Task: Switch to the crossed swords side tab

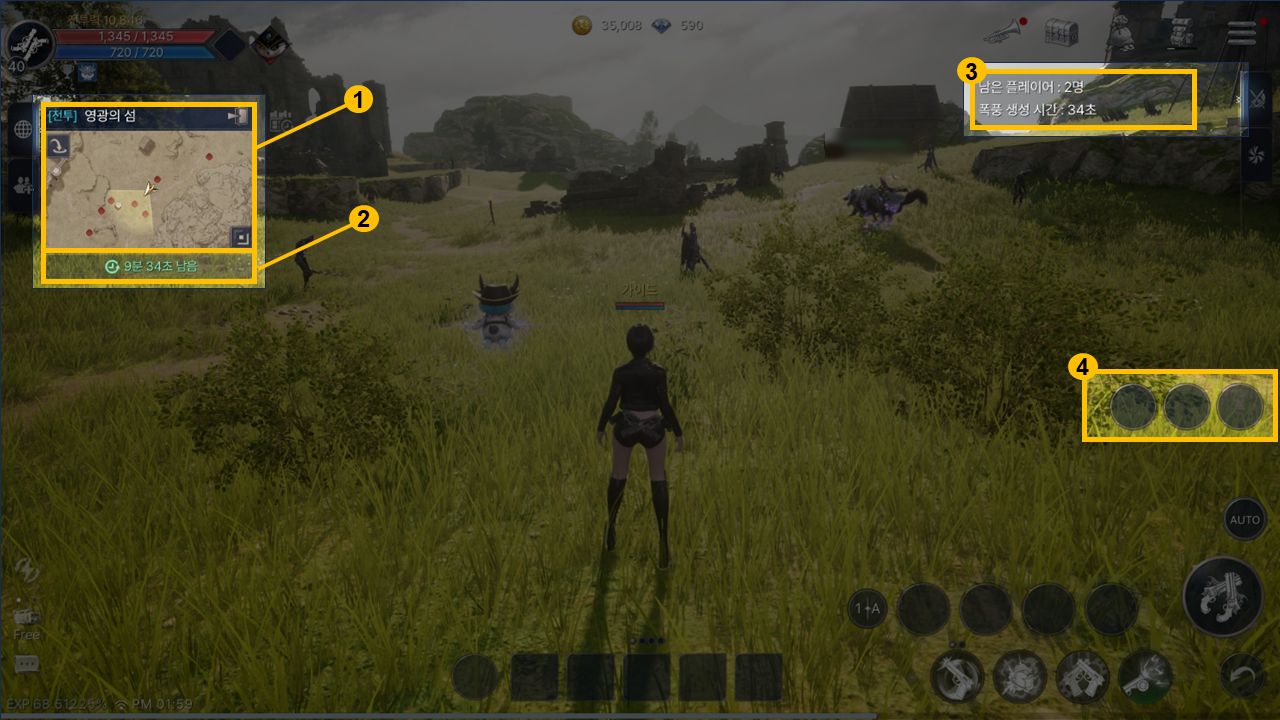Action: [1258, 98]
